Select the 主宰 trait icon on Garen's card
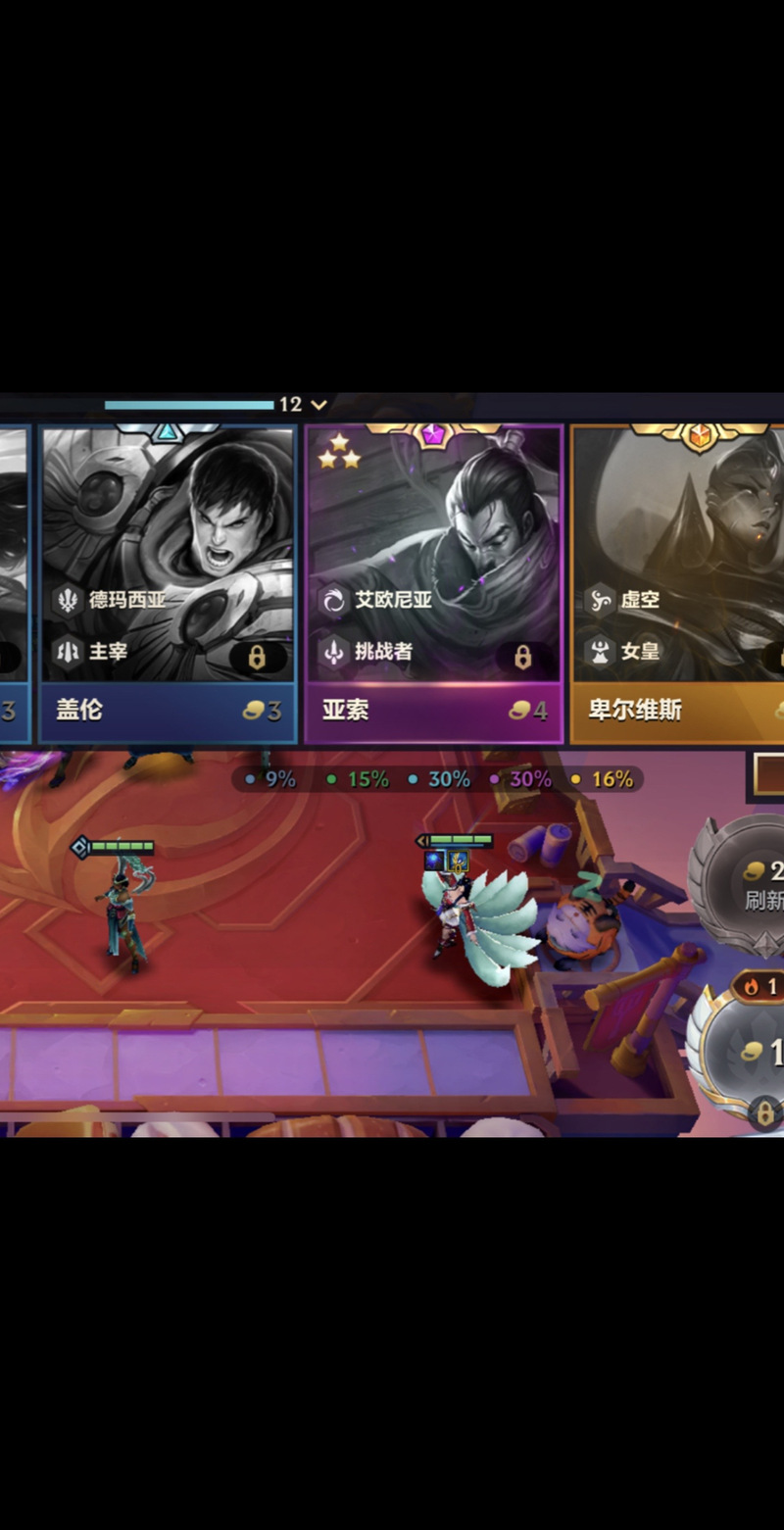This screenshot has width=784, height=1530. (68, 651)
